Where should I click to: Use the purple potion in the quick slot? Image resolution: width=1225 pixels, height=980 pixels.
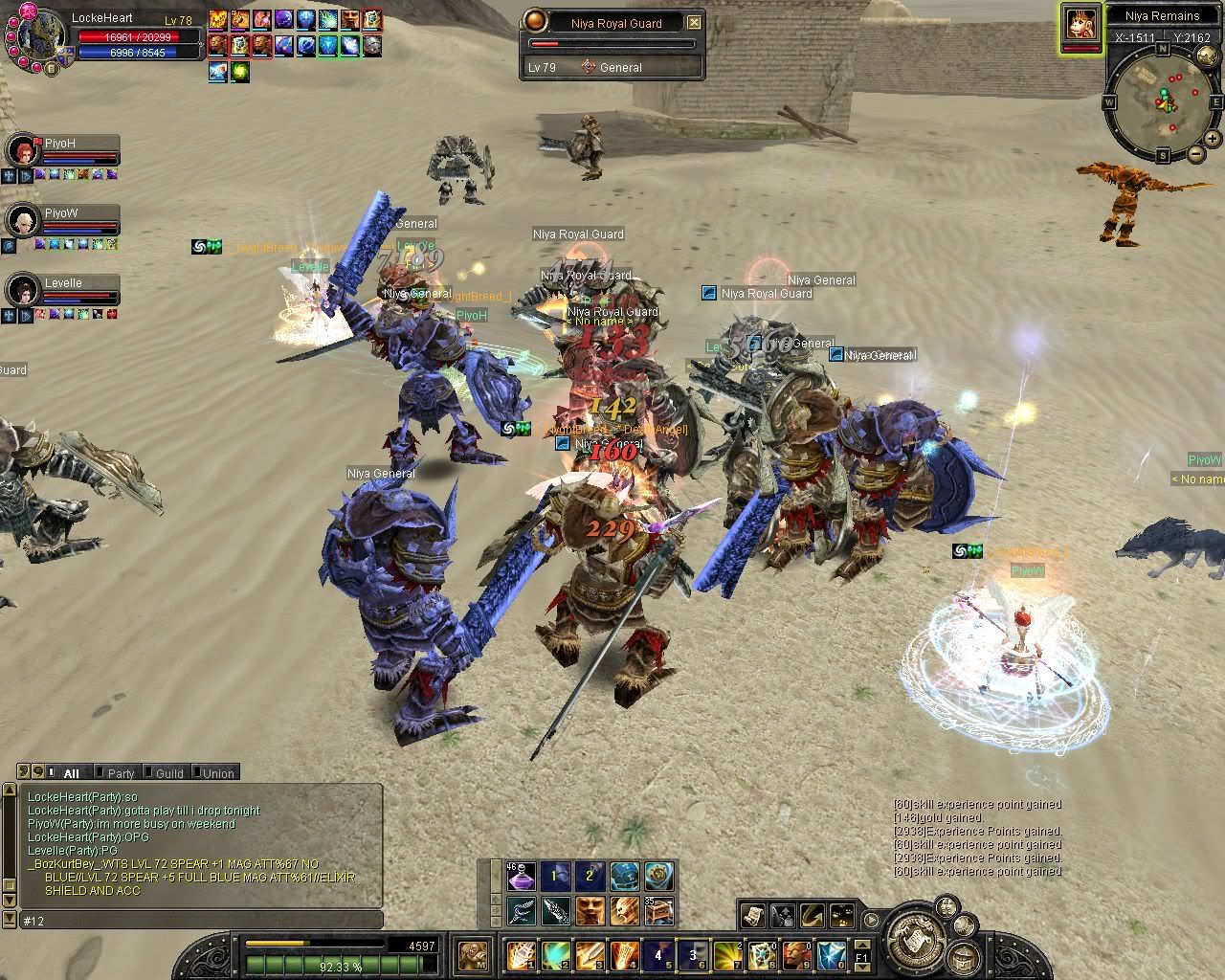coord(523,877)
